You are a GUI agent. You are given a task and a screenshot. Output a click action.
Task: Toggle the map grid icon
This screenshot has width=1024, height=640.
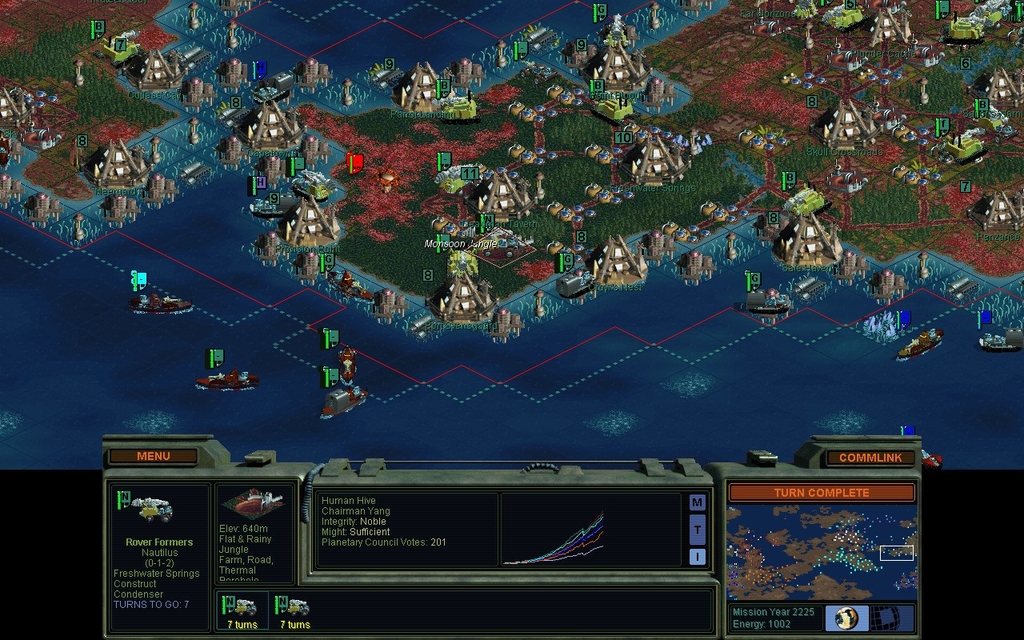click(x=882, y=618)
